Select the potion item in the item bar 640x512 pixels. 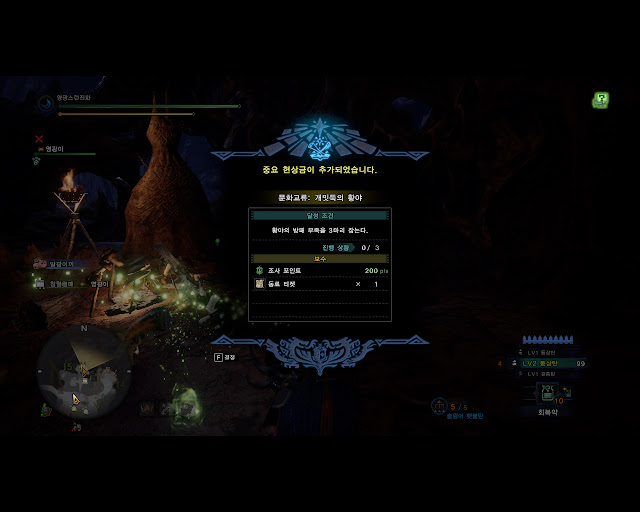click(548, 393)
